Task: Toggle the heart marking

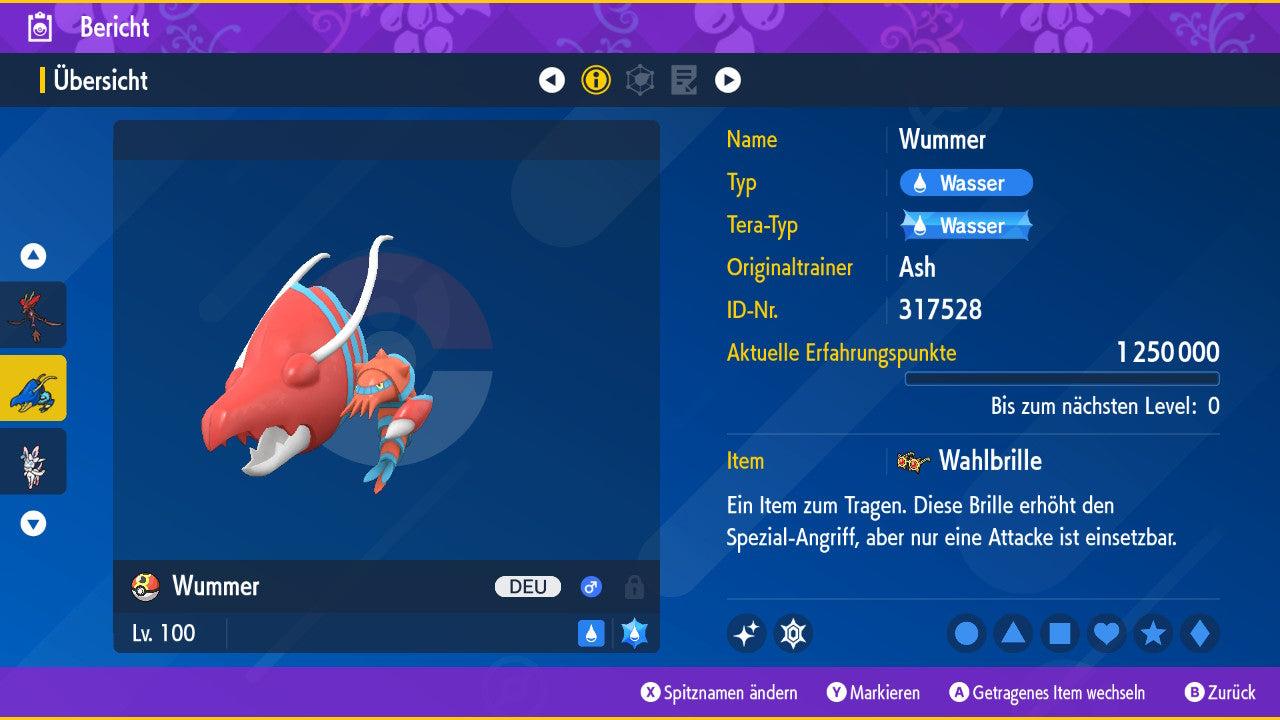Action: tap(1106, 633)
